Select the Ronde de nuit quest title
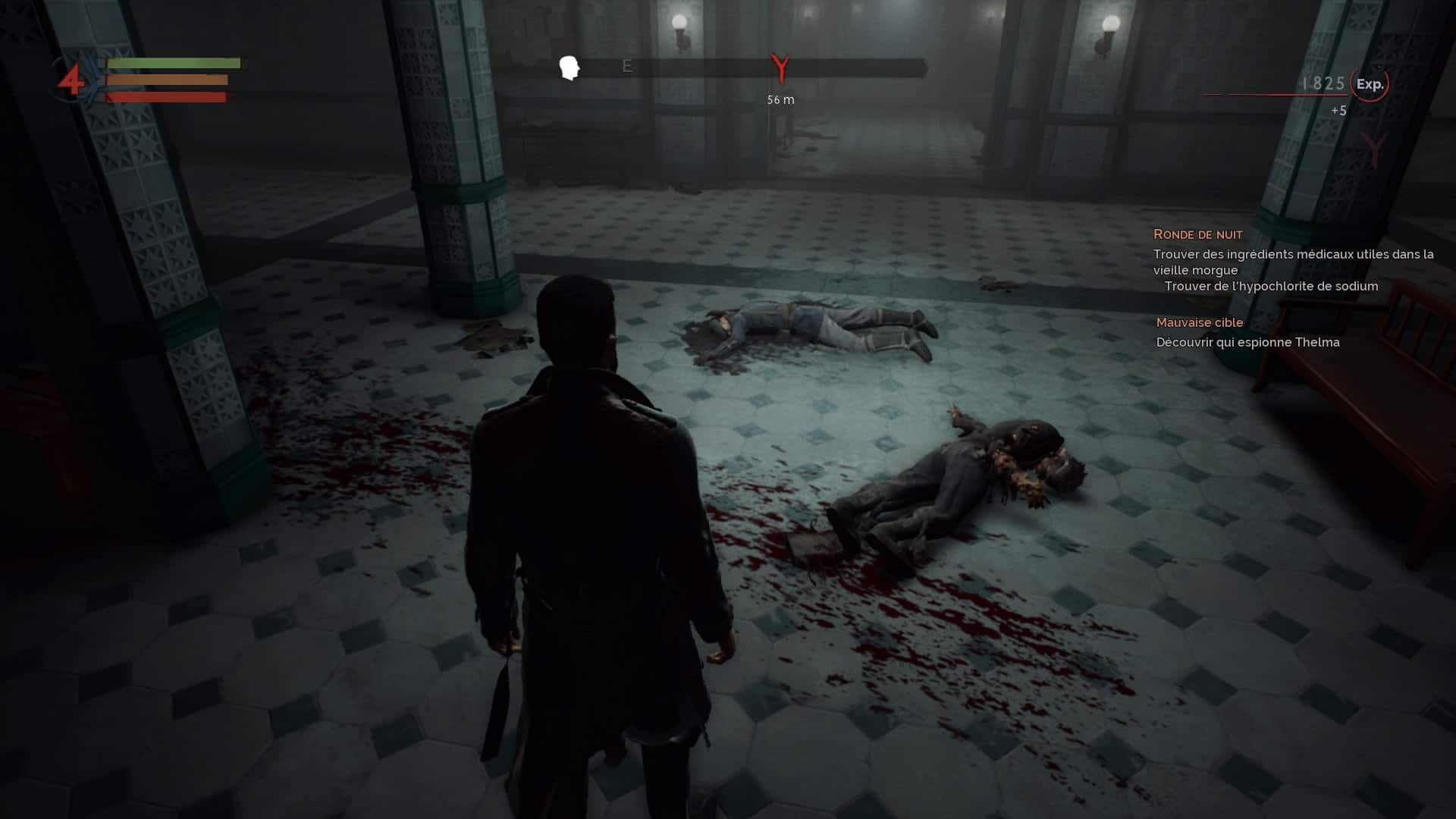The height and width of the screenshot is (819, 1456). click(1197, 234)
